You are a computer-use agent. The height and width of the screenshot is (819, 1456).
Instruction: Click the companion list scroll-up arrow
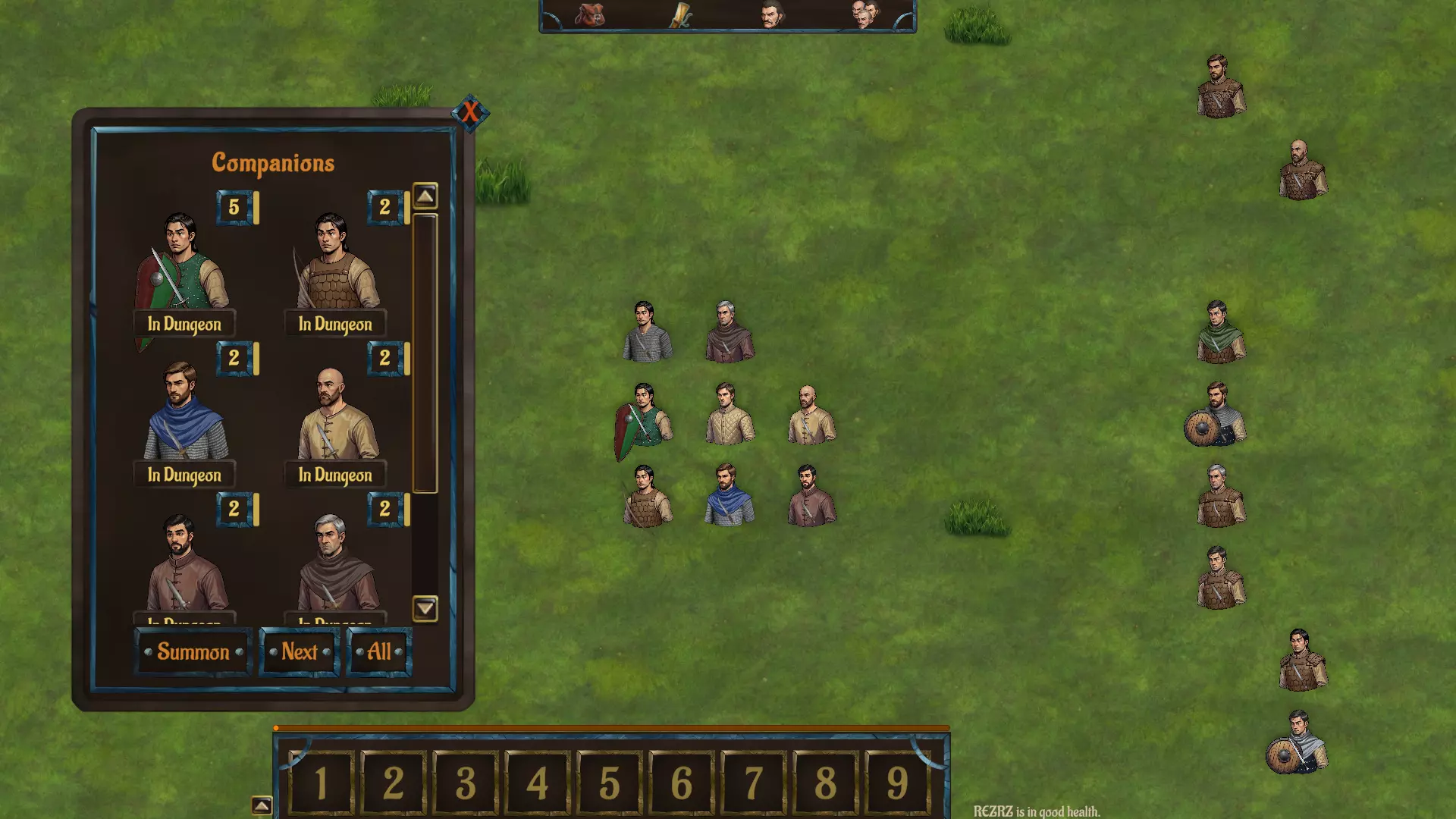point(425,196)
